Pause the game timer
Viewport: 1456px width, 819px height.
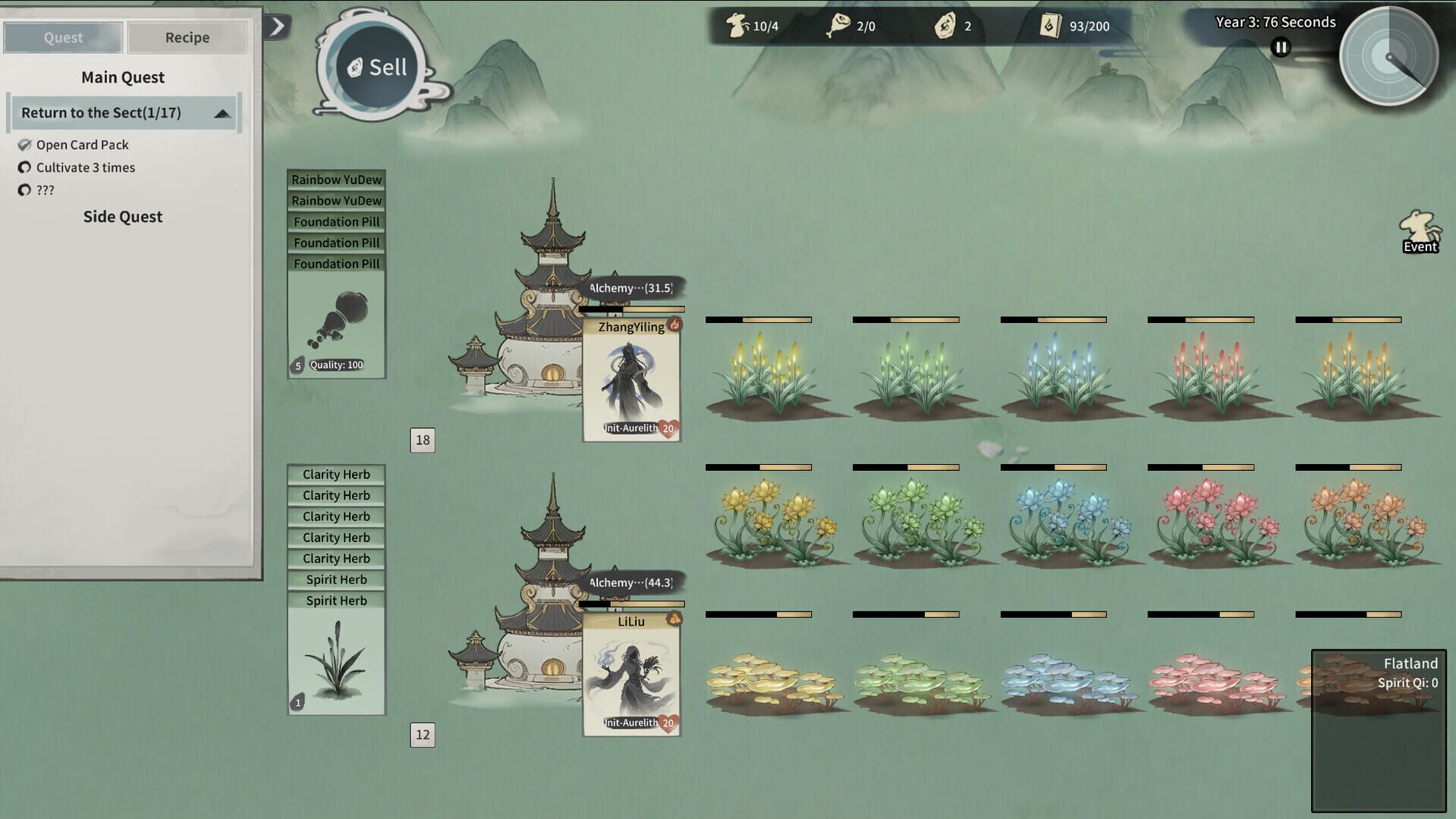1280,47
